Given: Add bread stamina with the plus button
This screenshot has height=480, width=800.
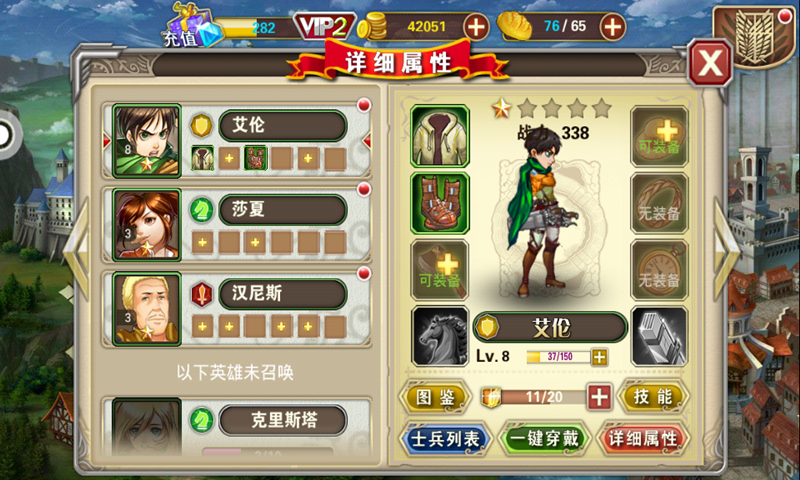Looking at the screenshot, I should [613, 26].
